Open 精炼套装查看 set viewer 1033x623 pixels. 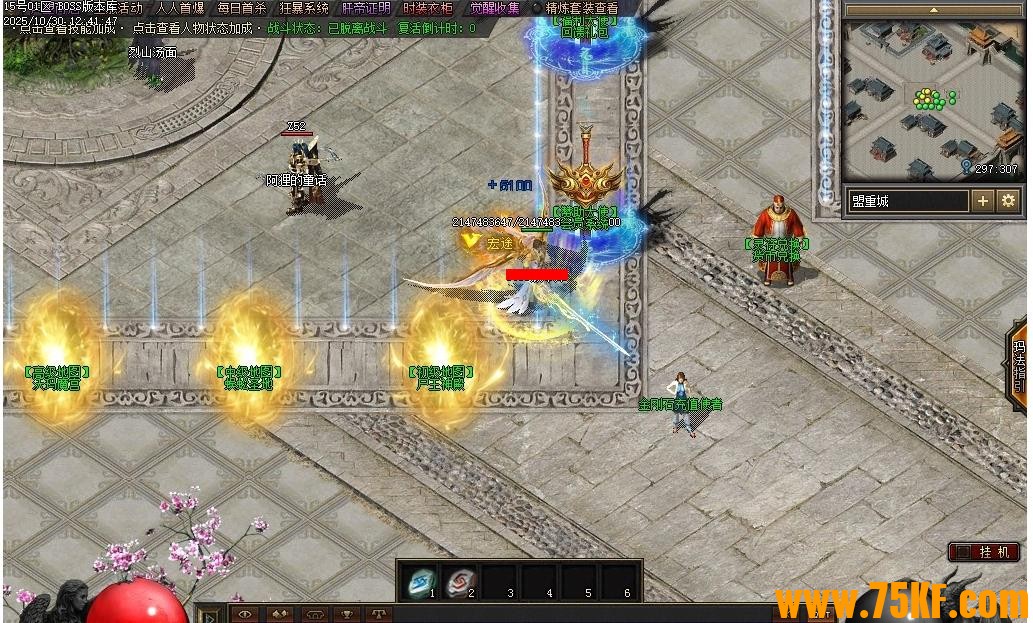(x=580, y=7)
